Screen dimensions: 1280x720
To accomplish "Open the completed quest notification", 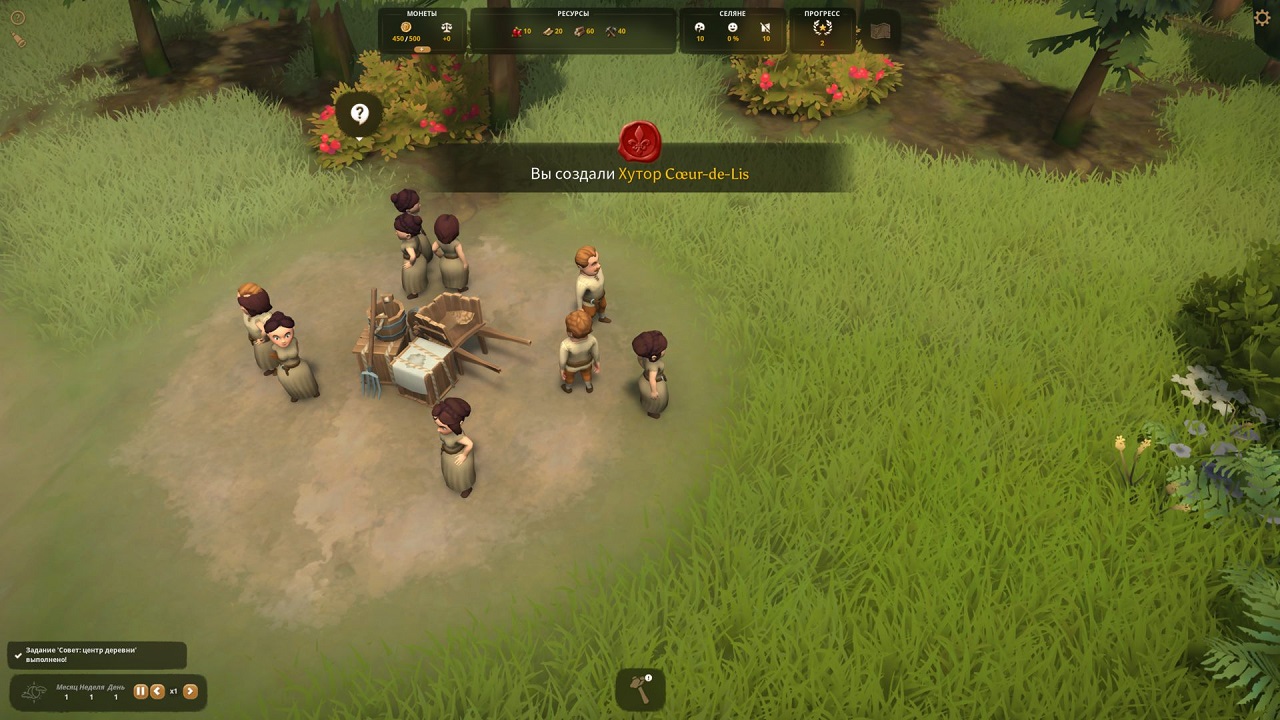I will tap(97, 655).
